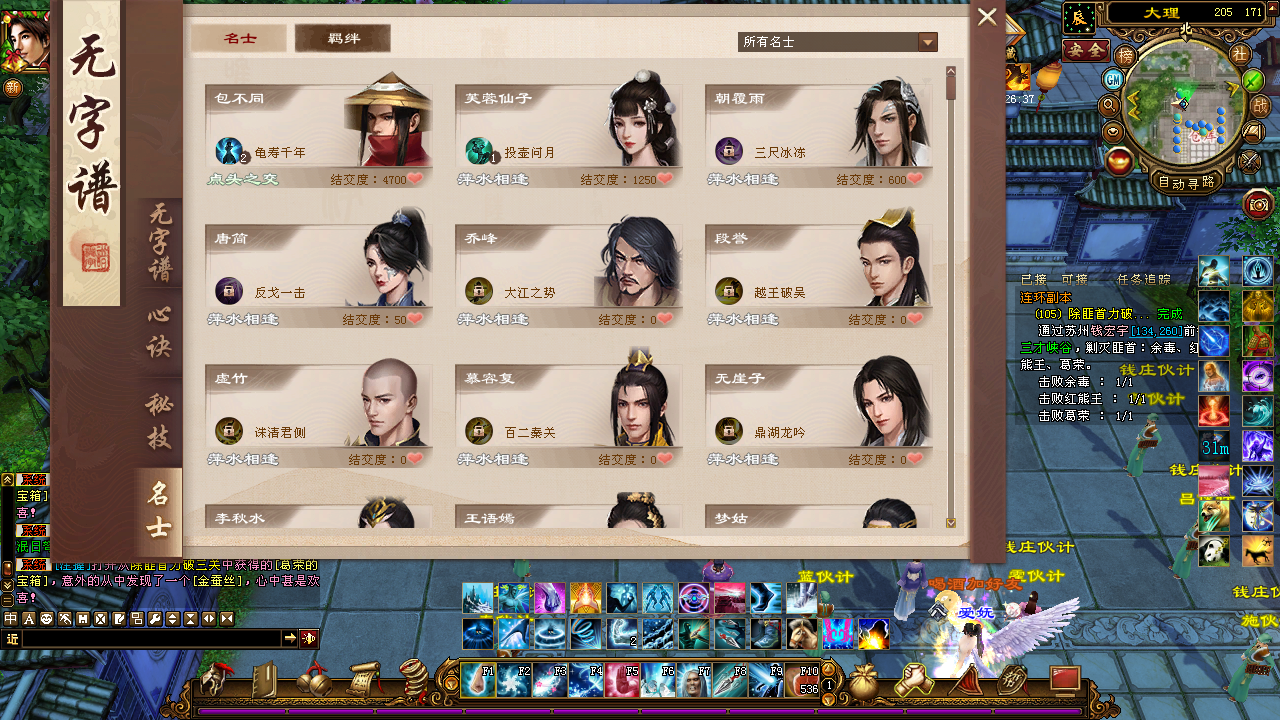Open the circular minimap
Viewport: 1280px width, 720px height.
[x=1185, y=107]
